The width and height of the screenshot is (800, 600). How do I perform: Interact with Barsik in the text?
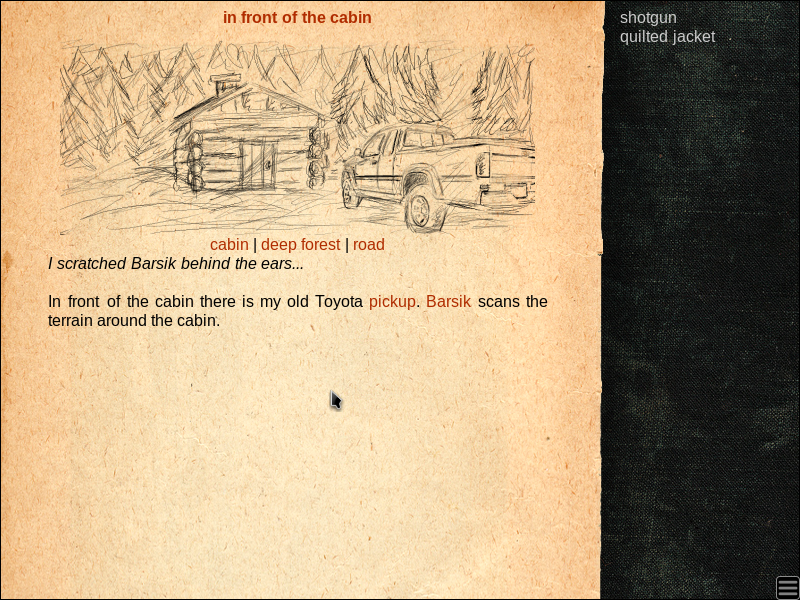448,301
